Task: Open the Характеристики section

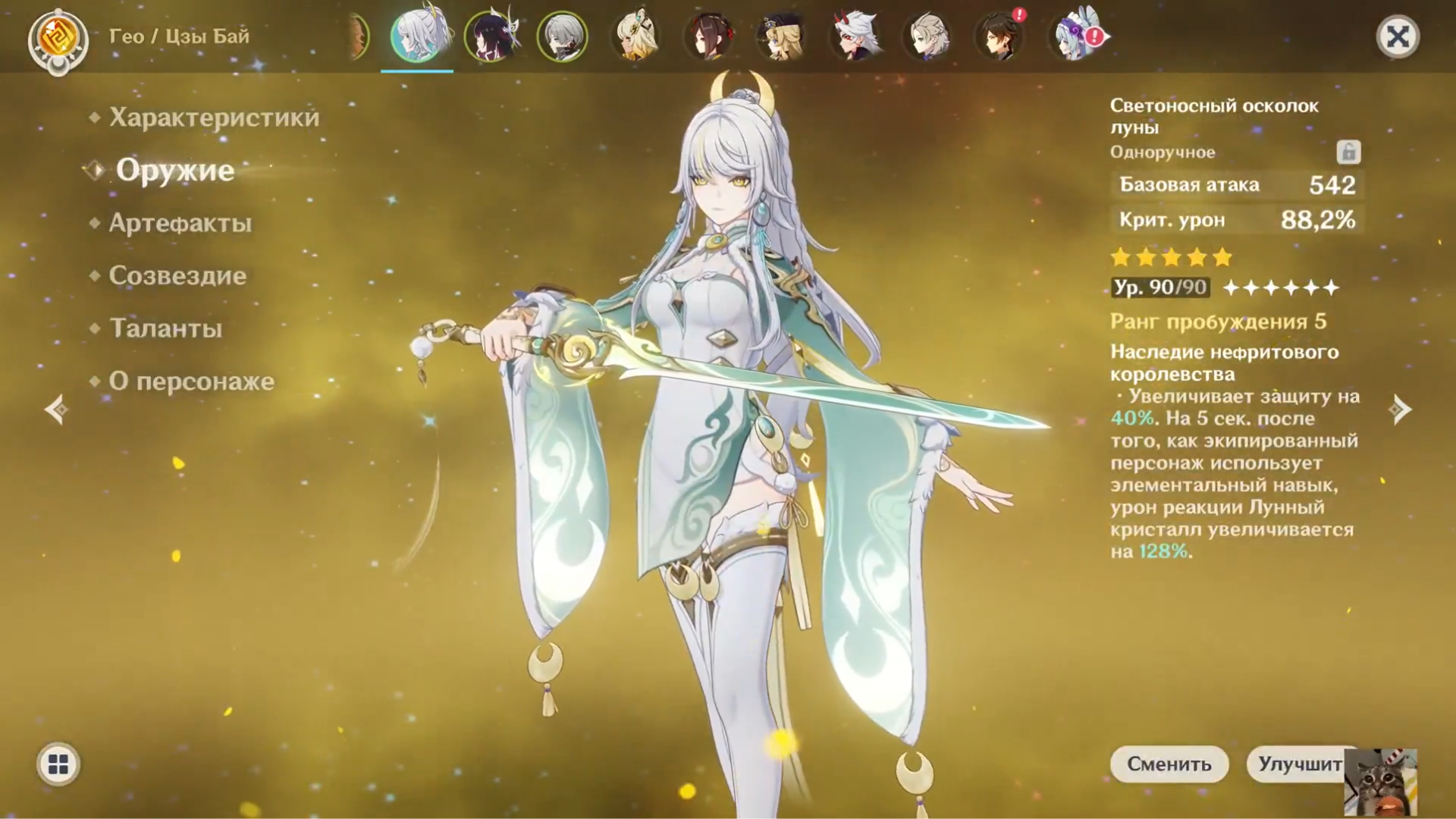Action: tap(214, 118)
